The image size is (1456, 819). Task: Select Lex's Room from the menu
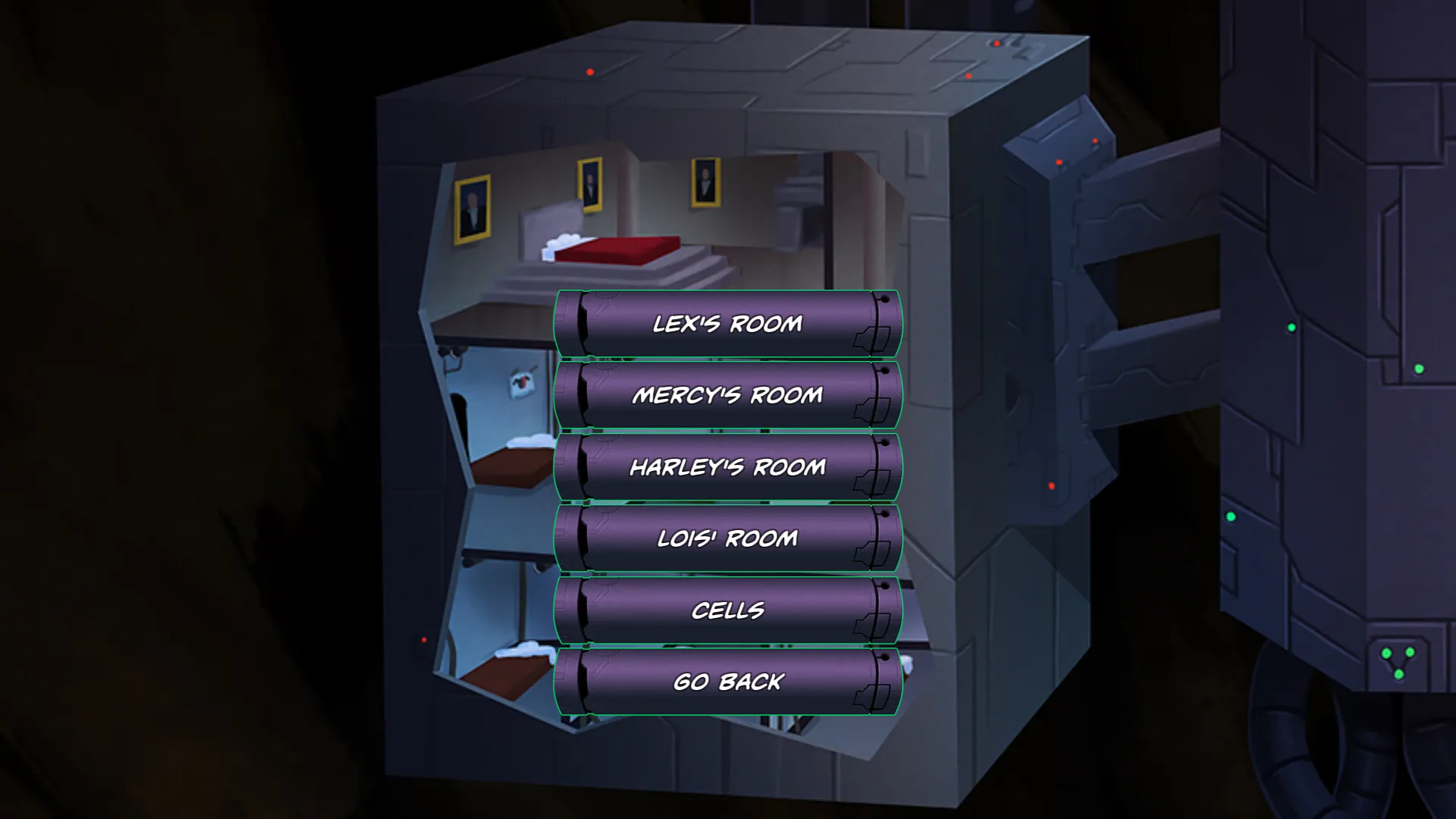(728, 324)
